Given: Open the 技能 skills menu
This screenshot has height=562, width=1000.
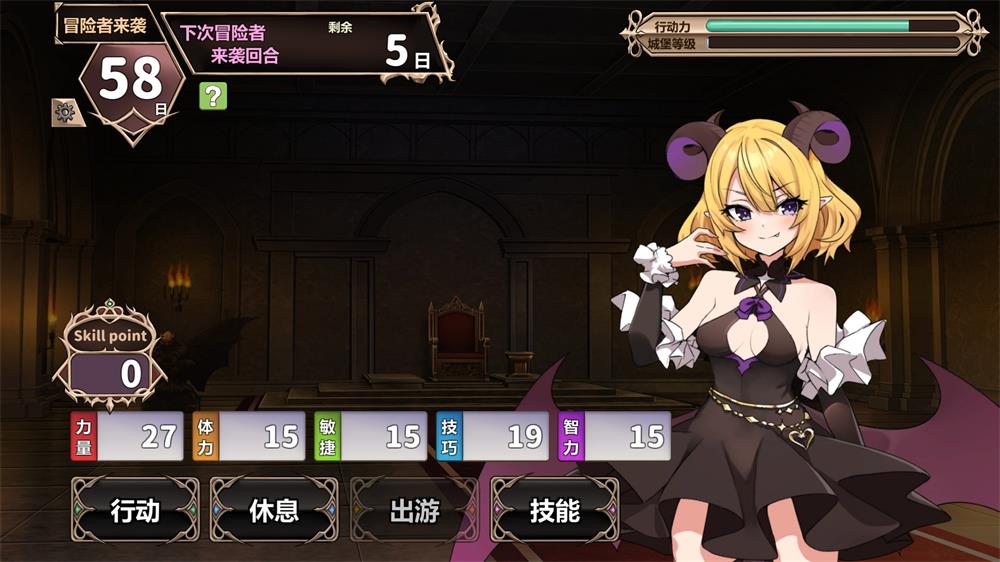Looking at the screenshot, I should point(554,511).
